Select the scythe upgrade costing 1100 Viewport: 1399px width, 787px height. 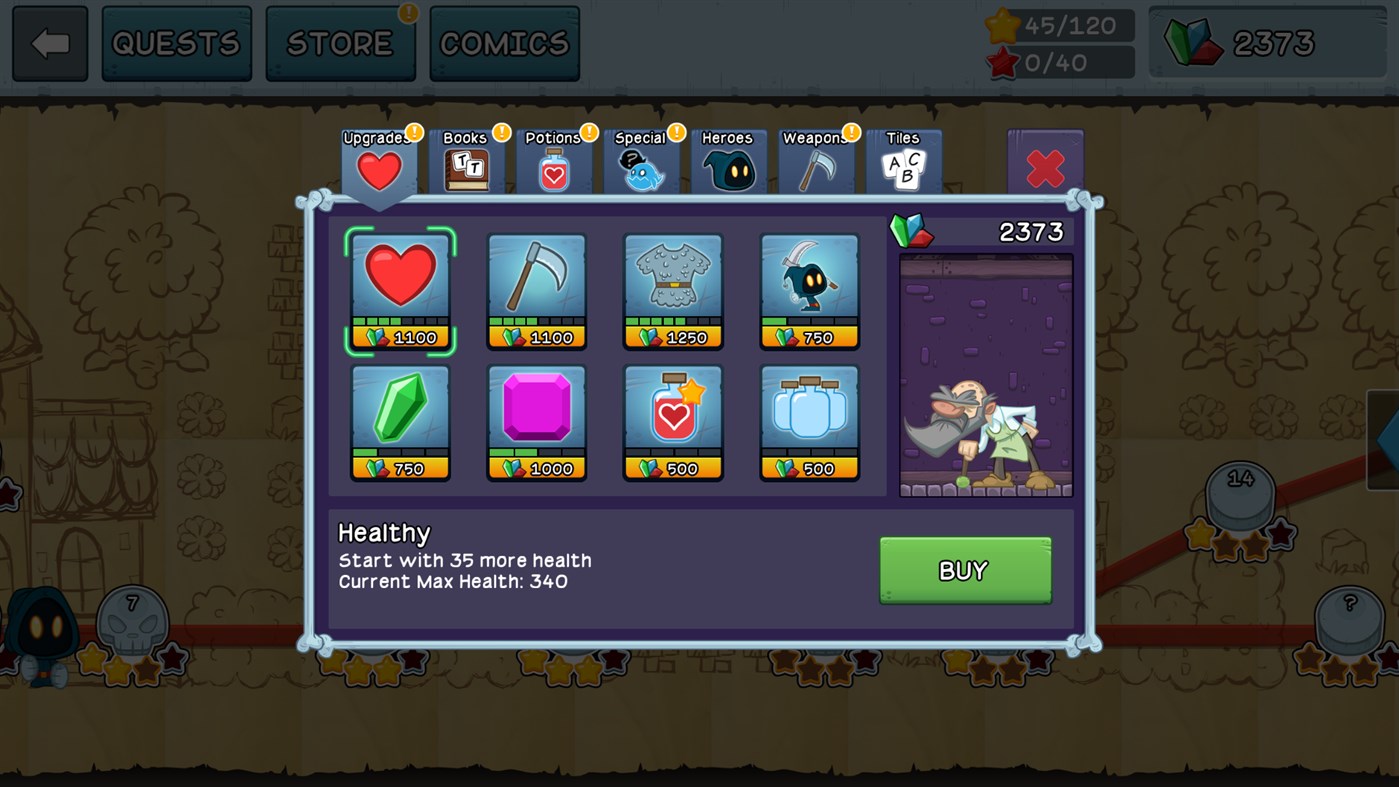[x=536, y=290]
